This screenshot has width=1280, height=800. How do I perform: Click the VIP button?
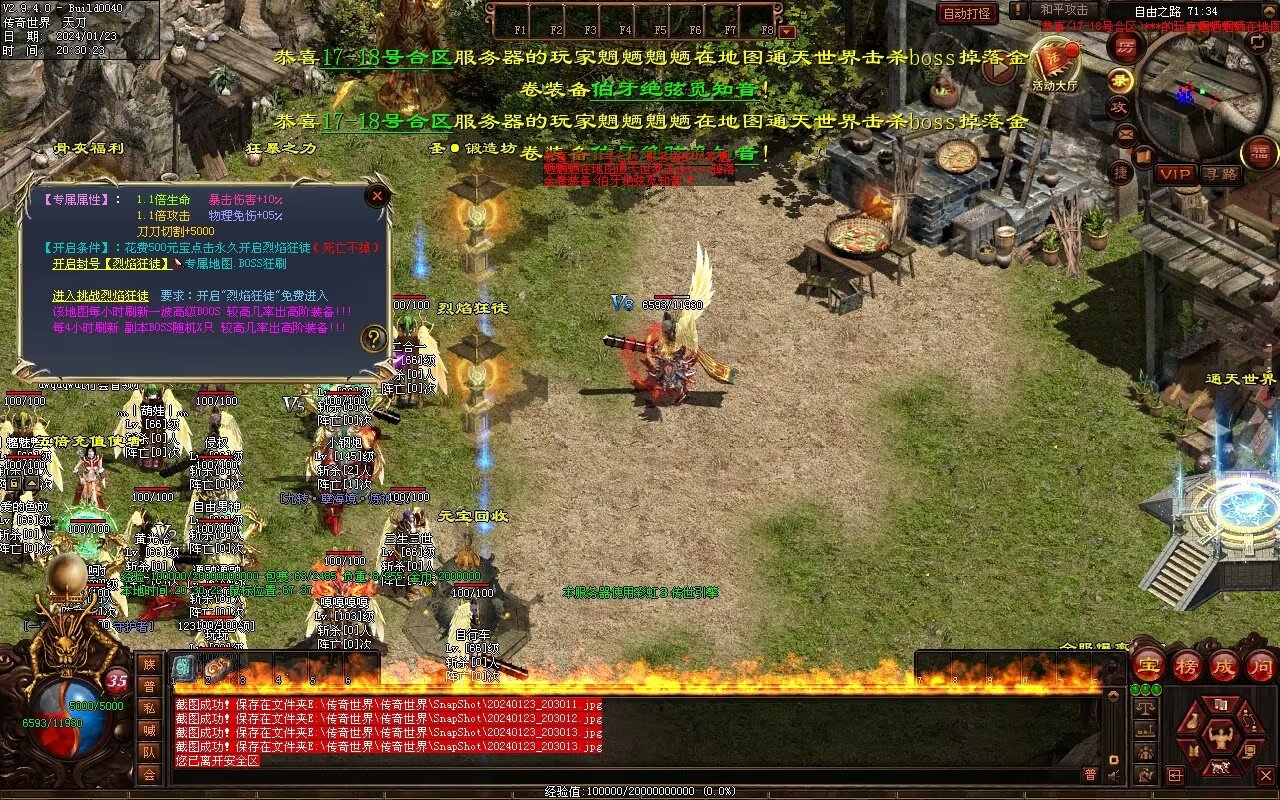1176,174
